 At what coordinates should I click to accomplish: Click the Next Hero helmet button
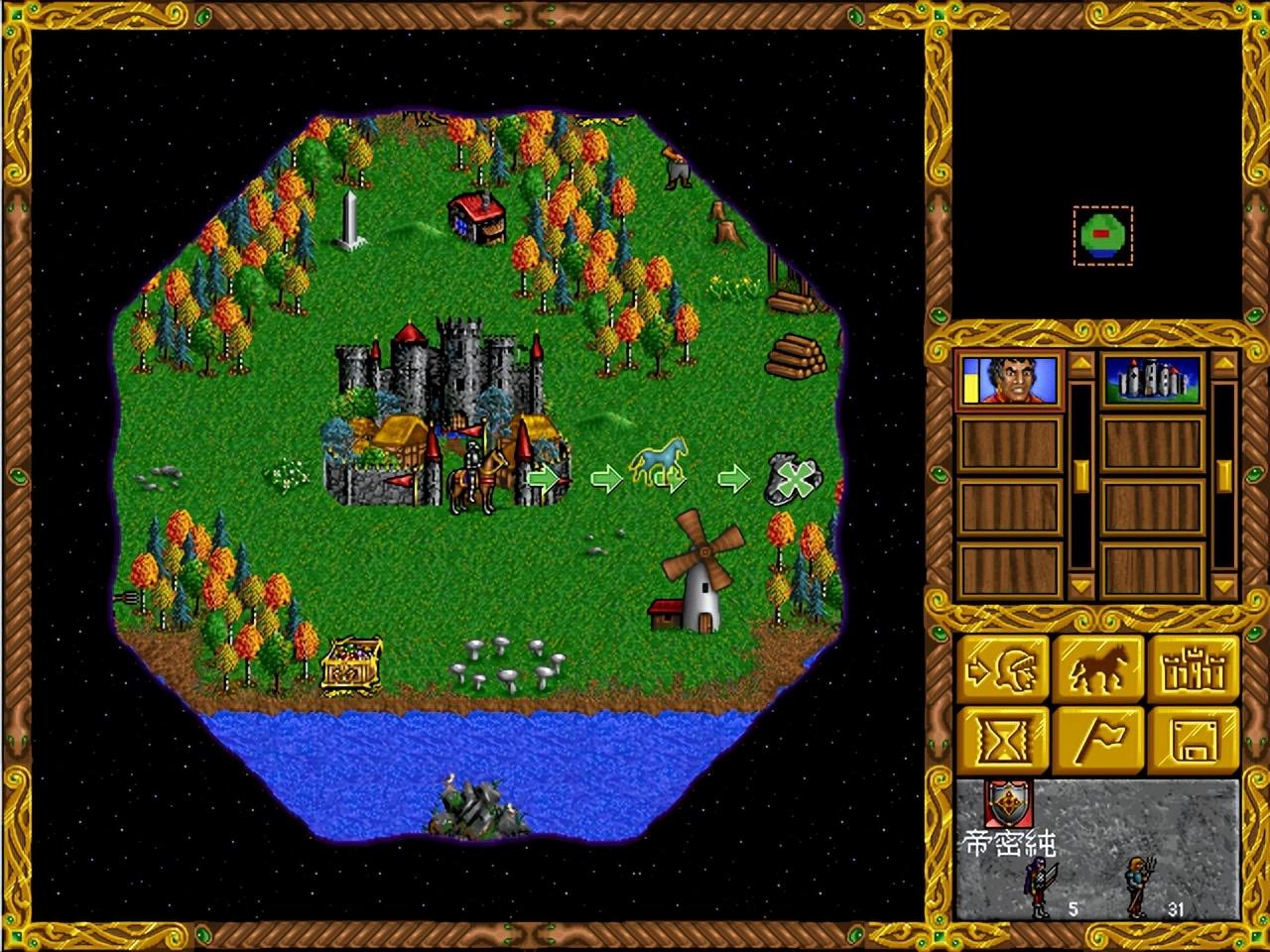tap(1002, 671)
